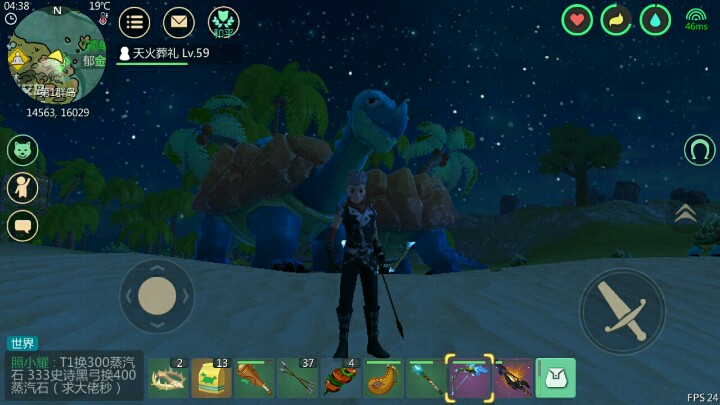720x405 pixels.
Task: Select the seed bag slot with 13
Action: tap(211, 378)
